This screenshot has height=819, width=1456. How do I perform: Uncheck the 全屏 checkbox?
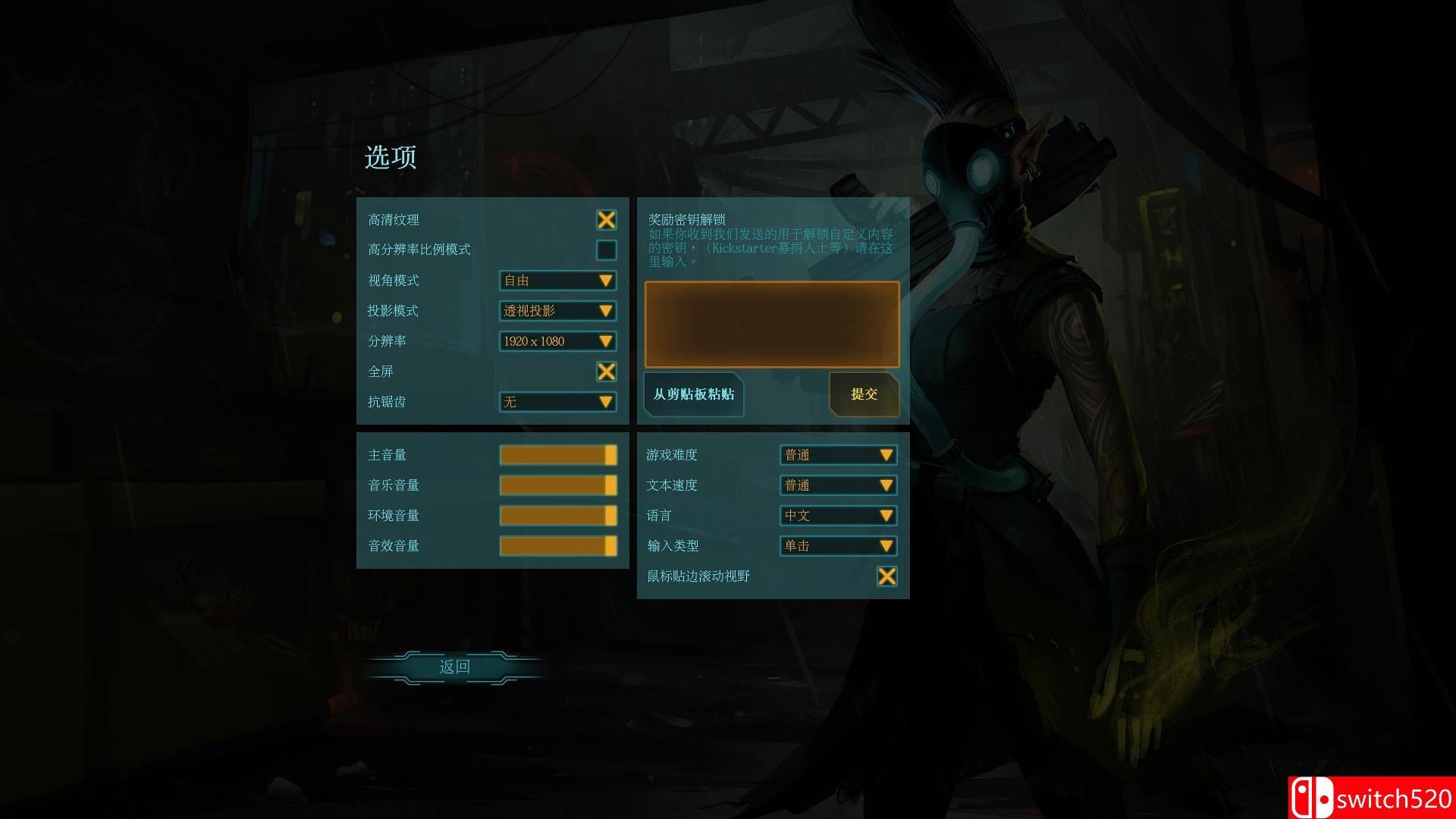coord(605,372)
